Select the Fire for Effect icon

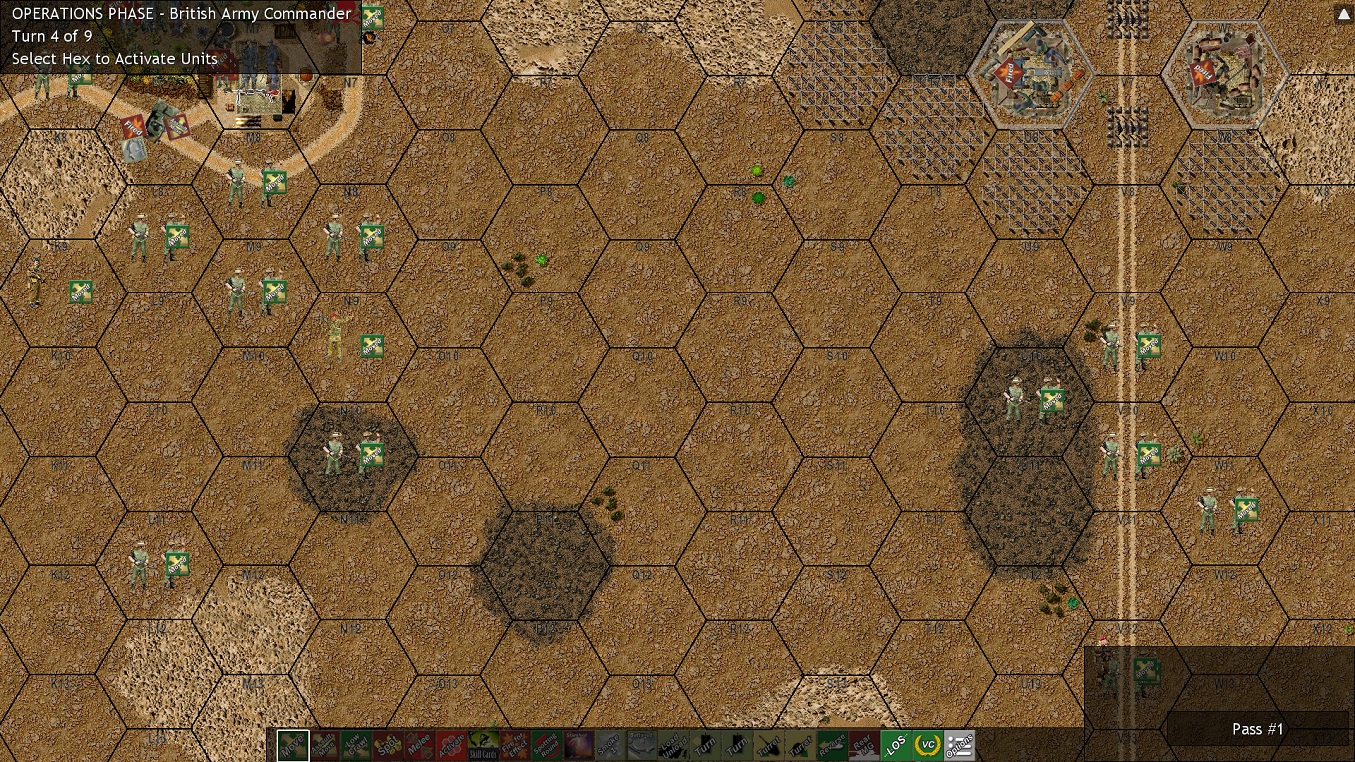[x=517, y=746]
